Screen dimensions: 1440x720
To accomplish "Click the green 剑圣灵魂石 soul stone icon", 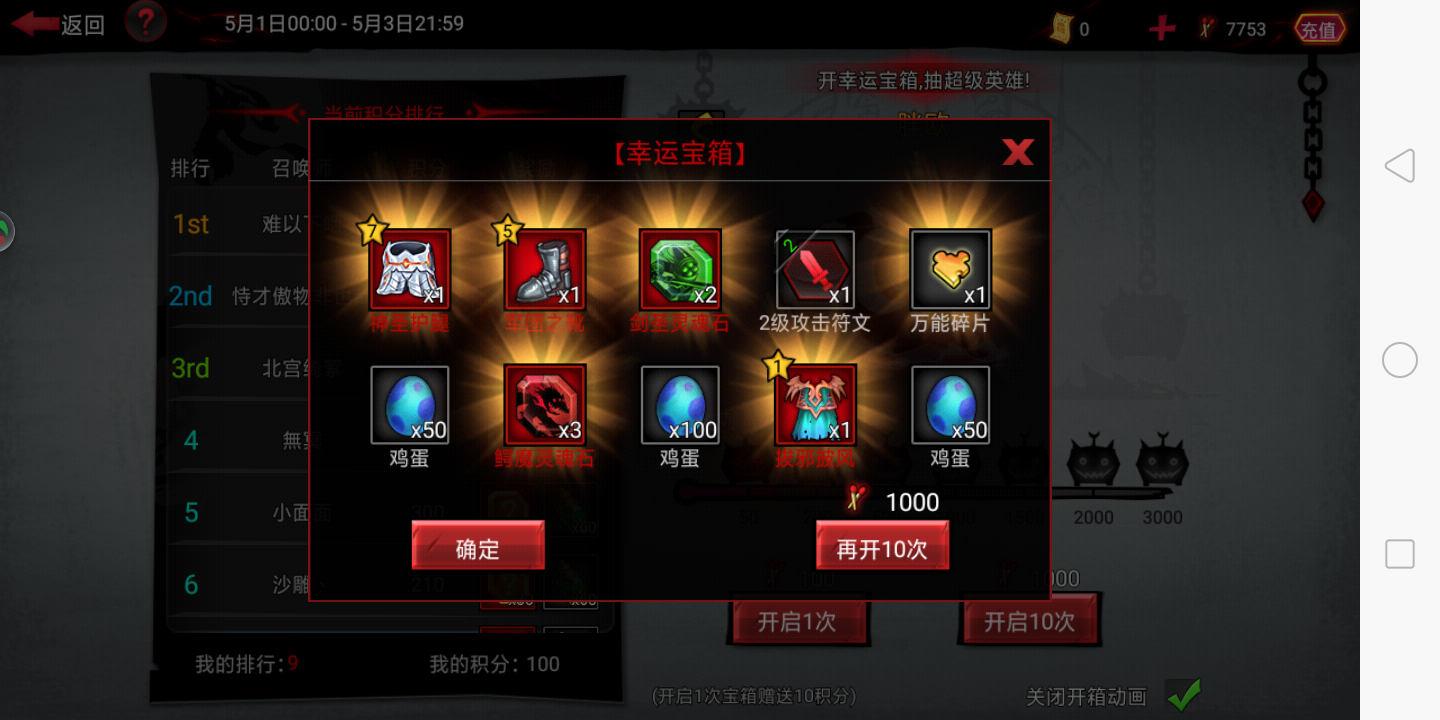I will (x=680, y=268).
